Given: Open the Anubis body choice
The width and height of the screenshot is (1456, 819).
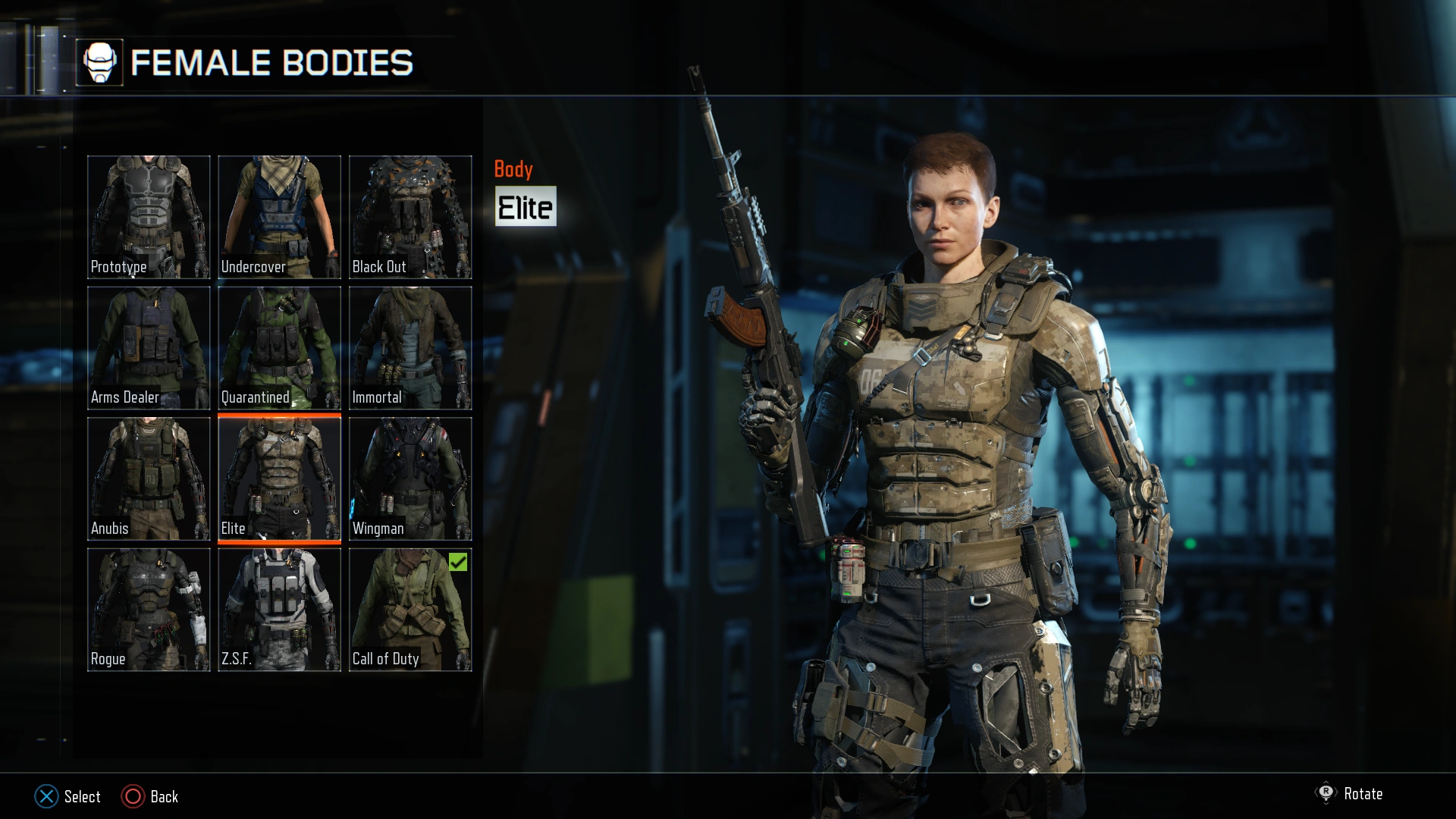Looking at the screenshot, I should pos(149,478).
